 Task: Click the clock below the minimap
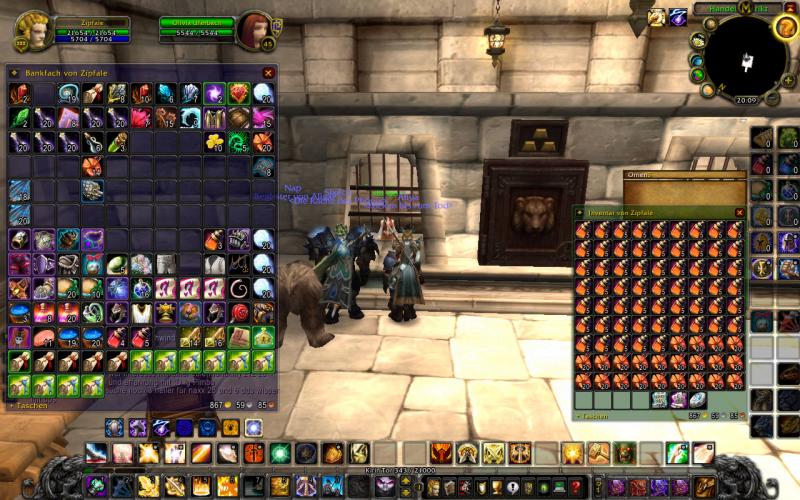(746, 100)
